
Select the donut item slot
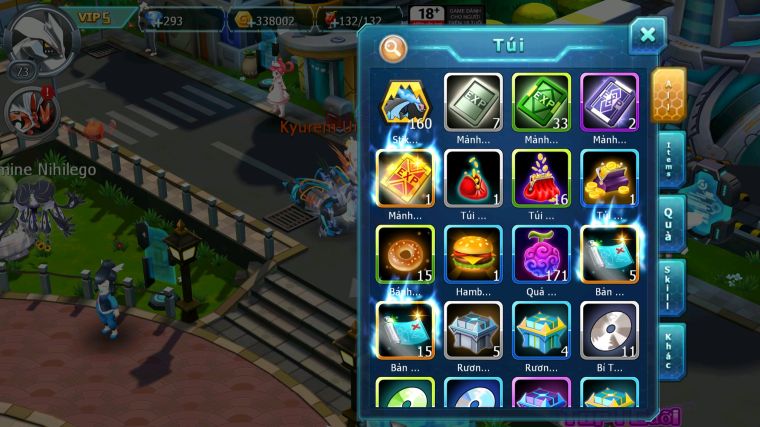coord(405,254)
